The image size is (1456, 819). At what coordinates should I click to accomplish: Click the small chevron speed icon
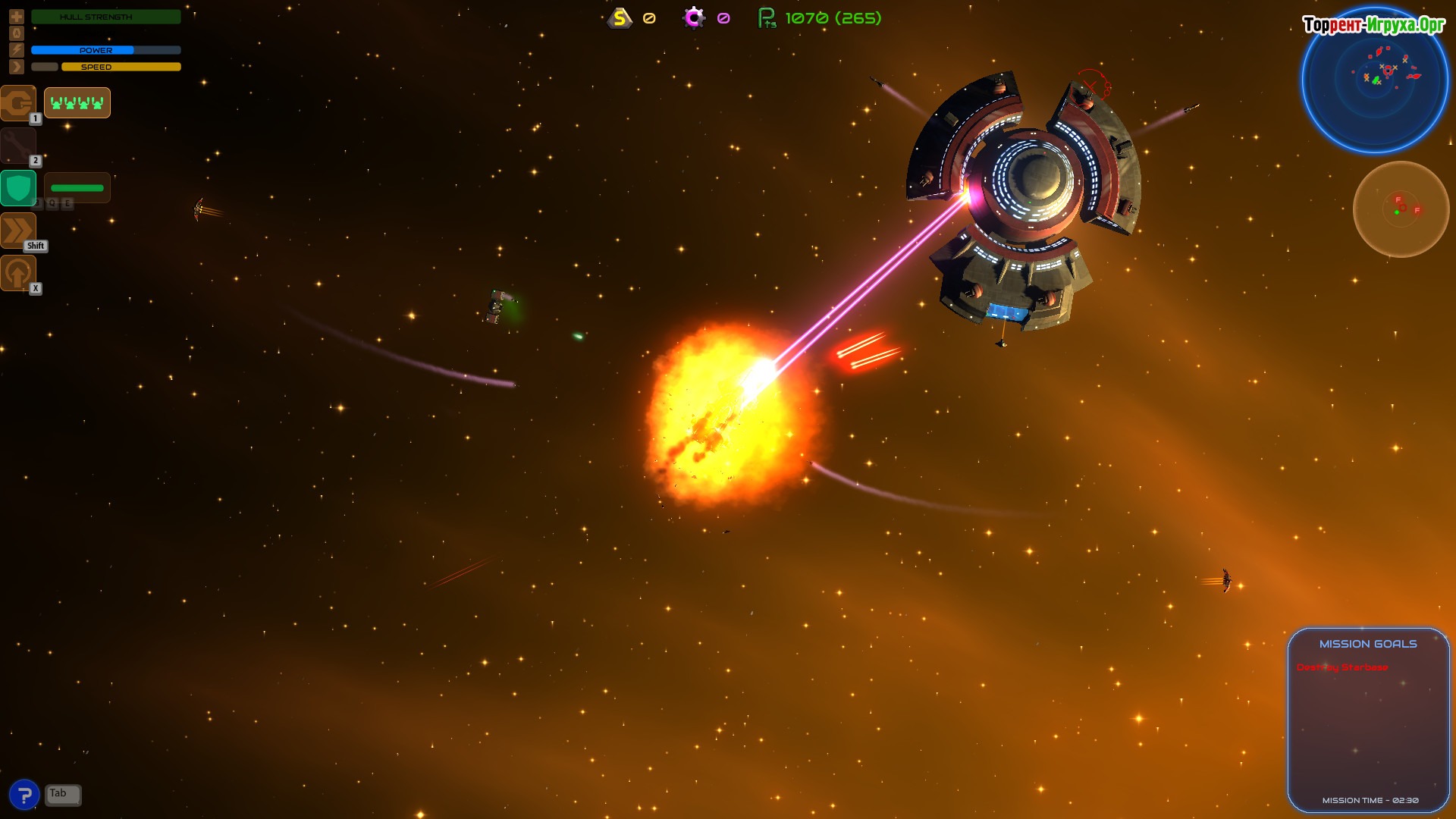pyautogui.click(x=17, y=67)
